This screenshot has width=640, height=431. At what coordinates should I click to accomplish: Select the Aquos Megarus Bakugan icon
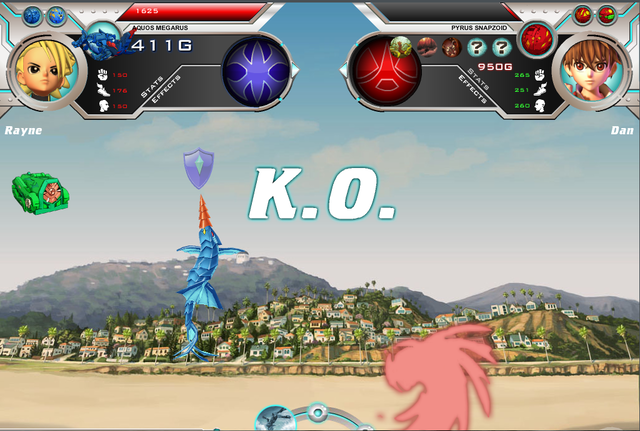pos(105,43)
